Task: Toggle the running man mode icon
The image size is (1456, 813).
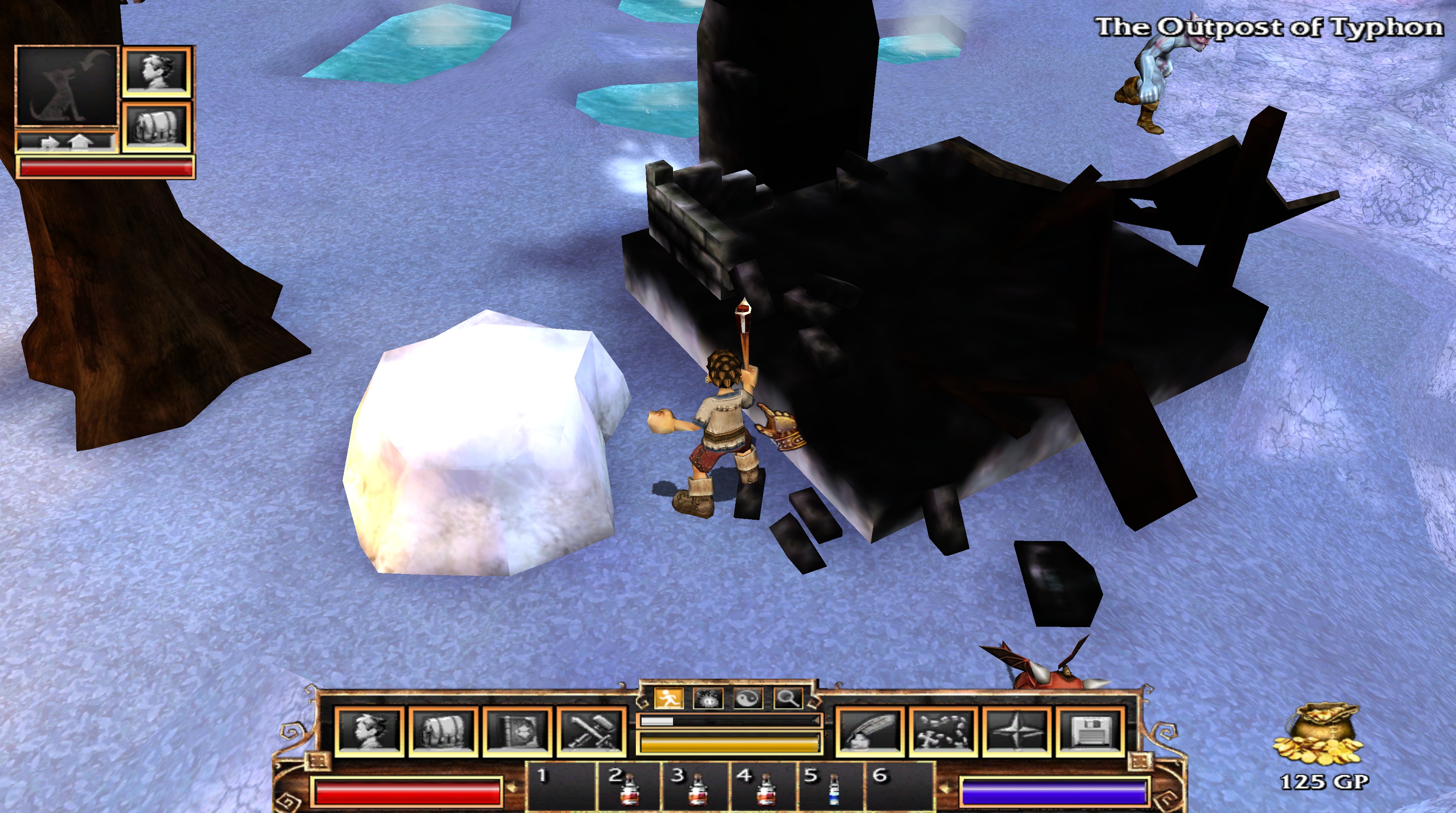Action: click(668, 699)
